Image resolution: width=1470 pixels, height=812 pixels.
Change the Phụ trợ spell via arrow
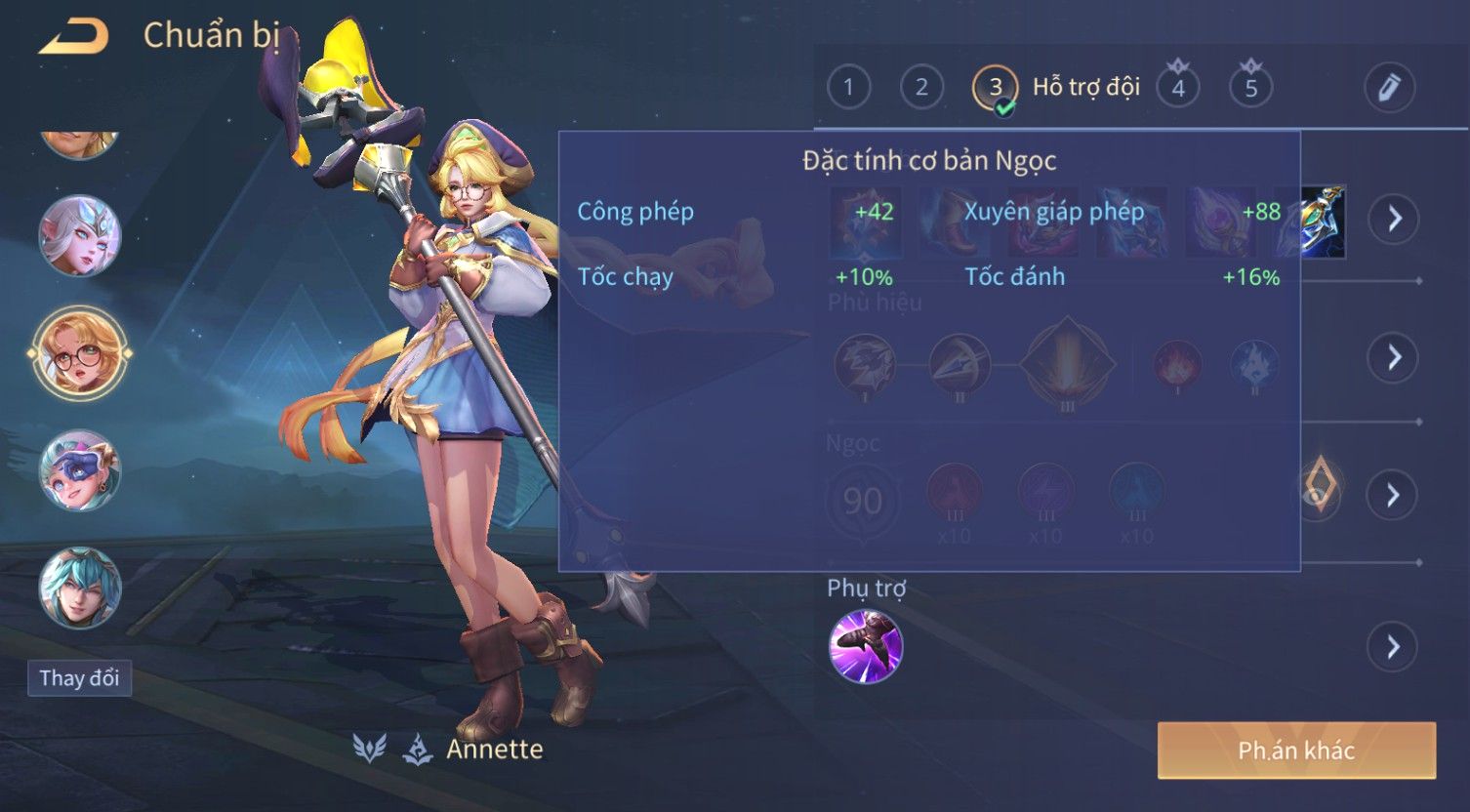1393,646
